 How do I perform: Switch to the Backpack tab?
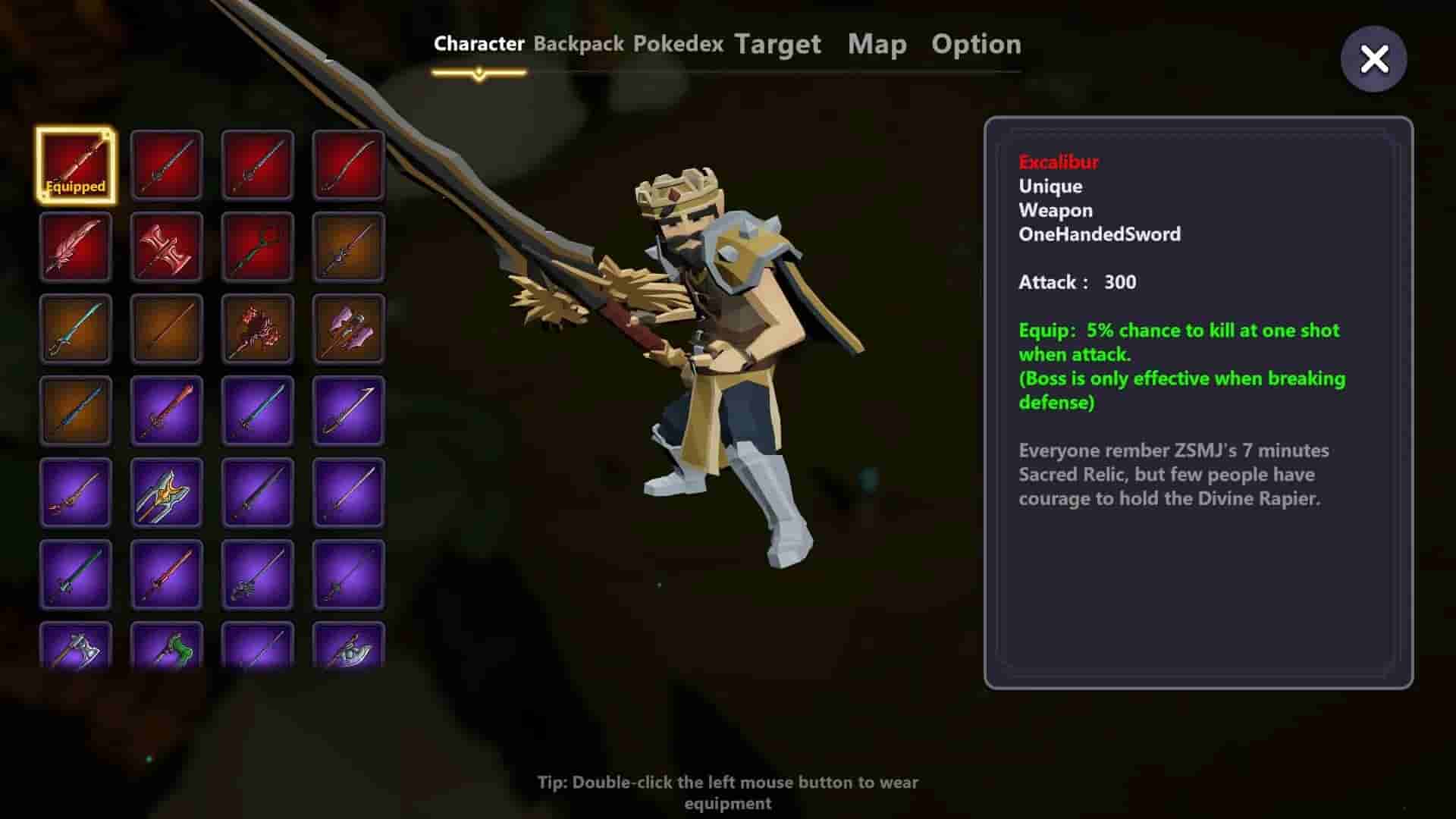click(579, 44)
